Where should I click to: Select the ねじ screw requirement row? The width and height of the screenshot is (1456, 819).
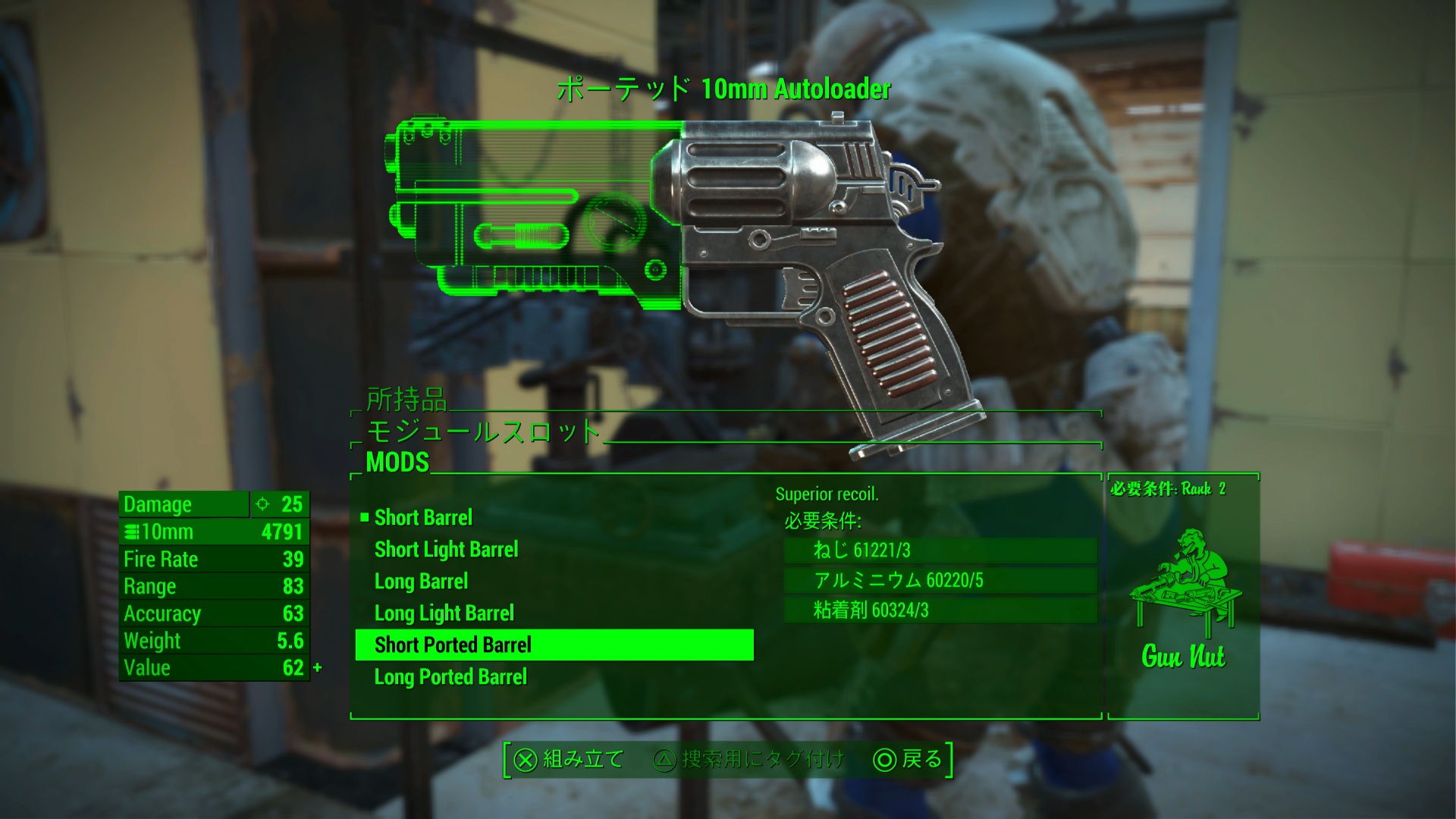[940, 551]
